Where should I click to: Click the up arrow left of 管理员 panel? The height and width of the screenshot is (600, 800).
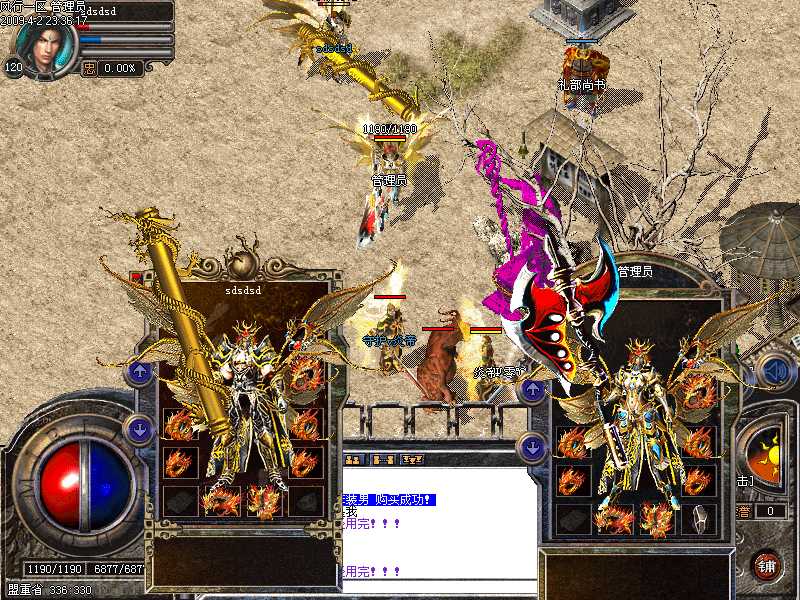click(x=534, y=389)
